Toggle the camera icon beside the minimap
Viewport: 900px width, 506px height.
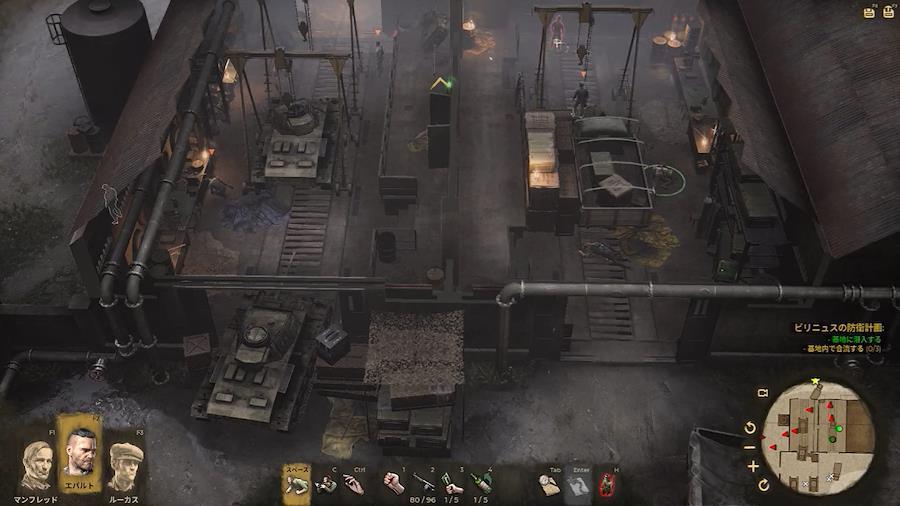pyautogui.click(x=762, y=394)
